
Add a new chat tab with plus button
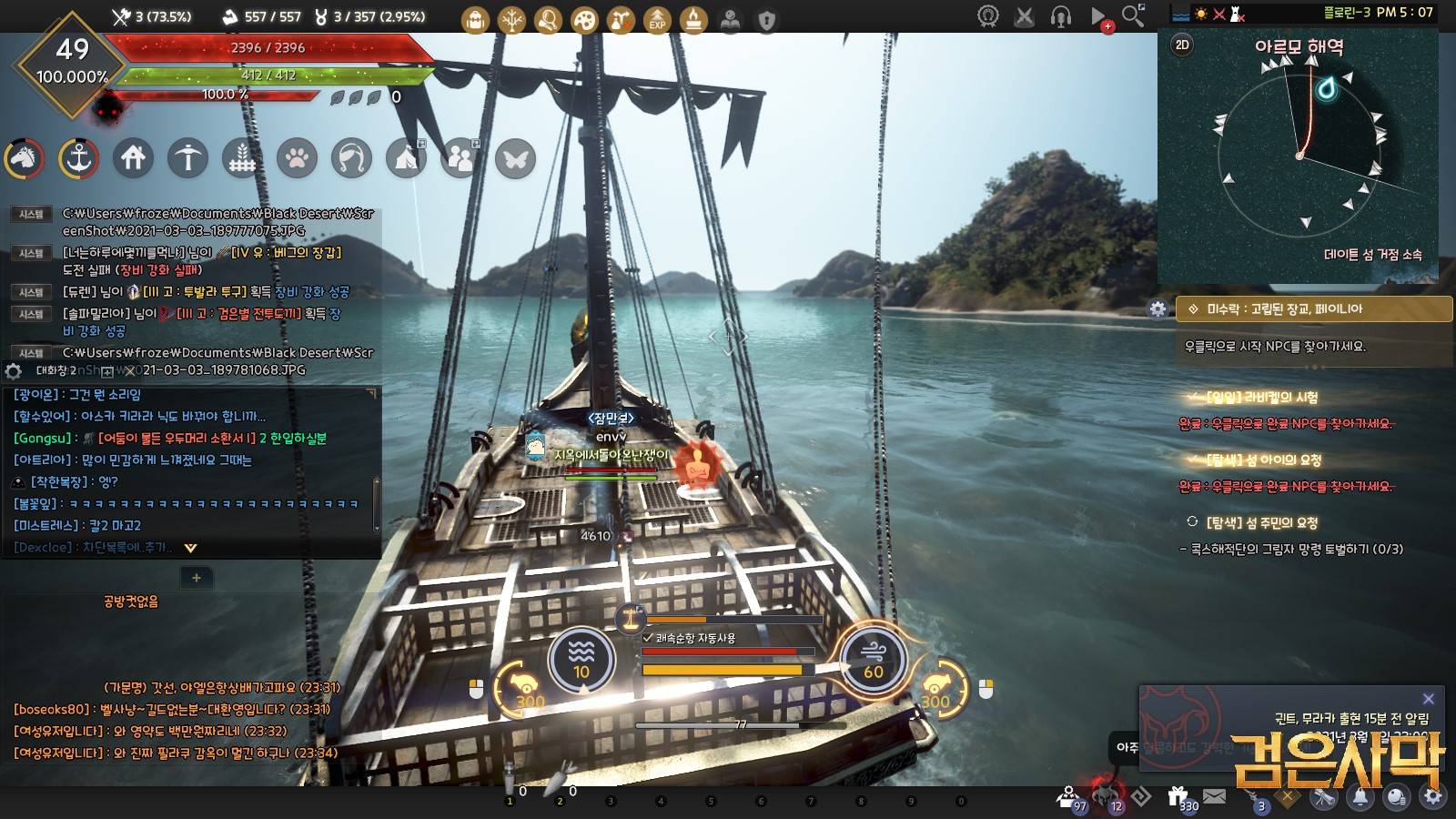[x=196, y=577]
